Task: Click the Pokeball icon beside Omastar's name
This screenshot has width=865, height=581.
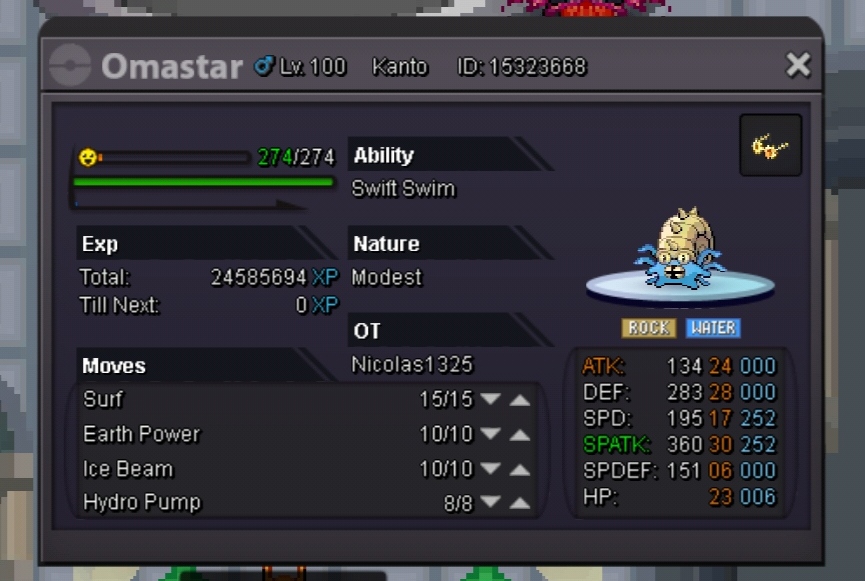Action: tap(70, 66)
